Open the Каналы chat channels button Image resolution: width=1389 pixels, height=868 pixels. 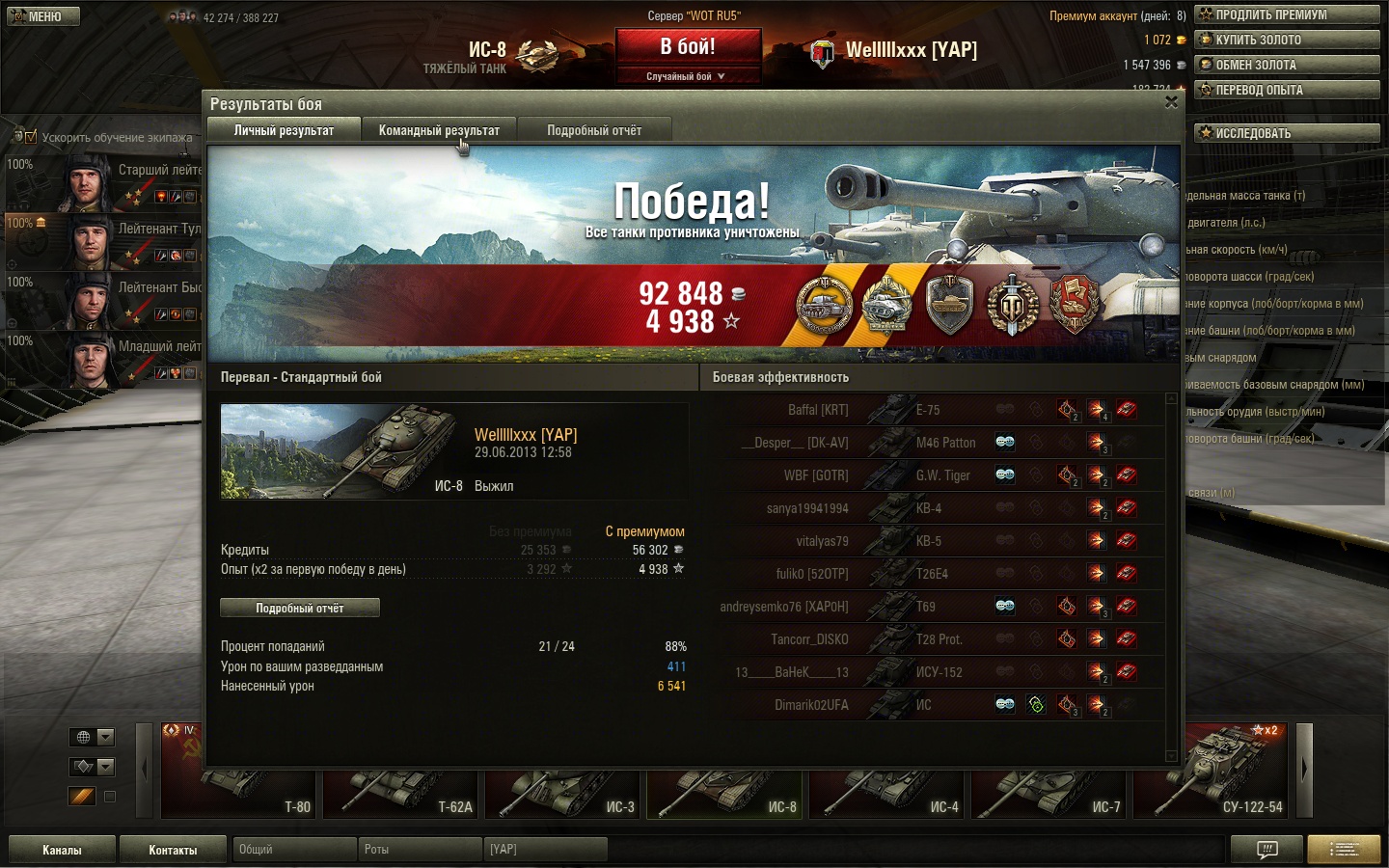pos(62,850)
